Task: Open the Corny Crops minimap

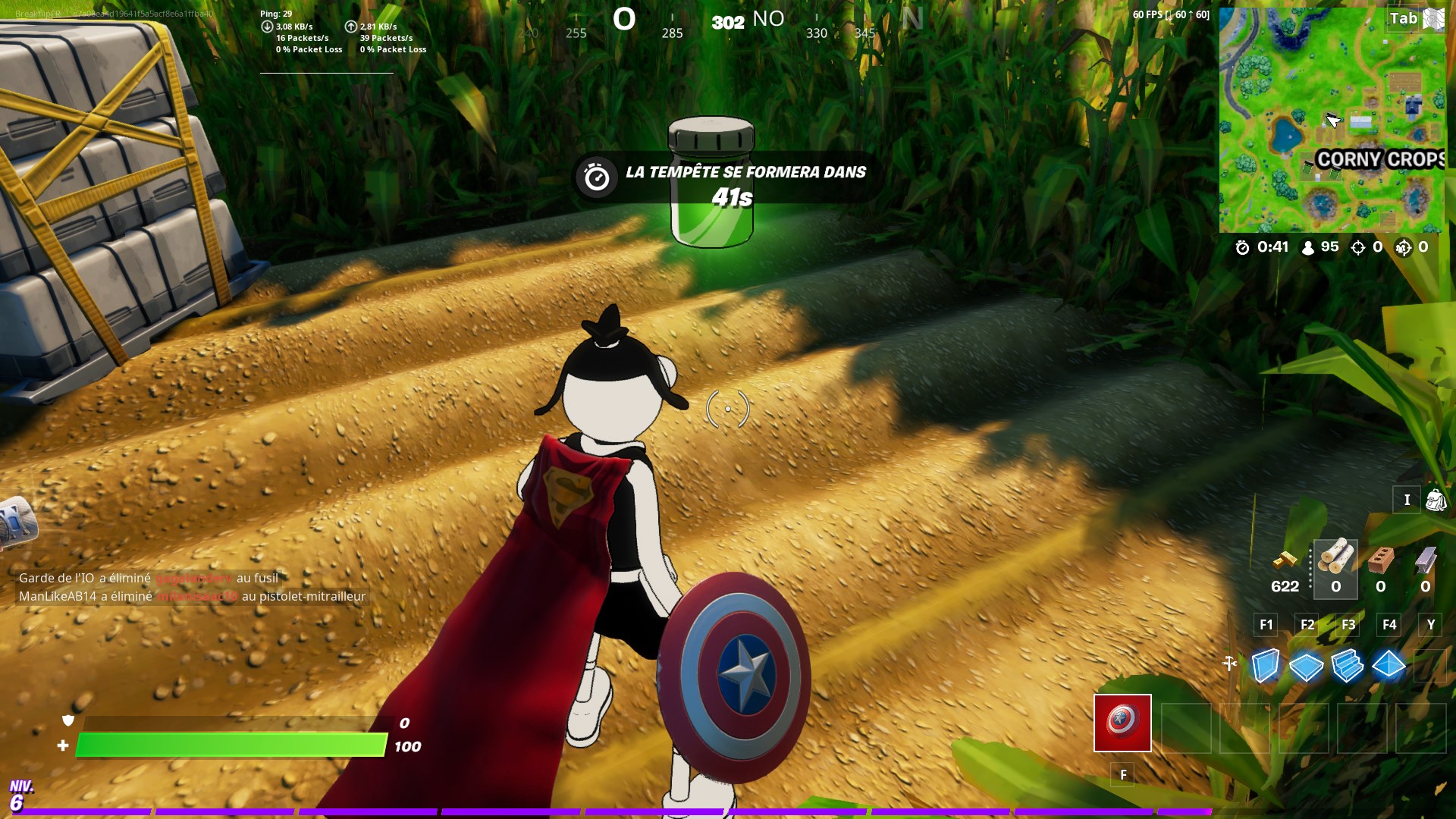Action: (x=1332, y=120)
